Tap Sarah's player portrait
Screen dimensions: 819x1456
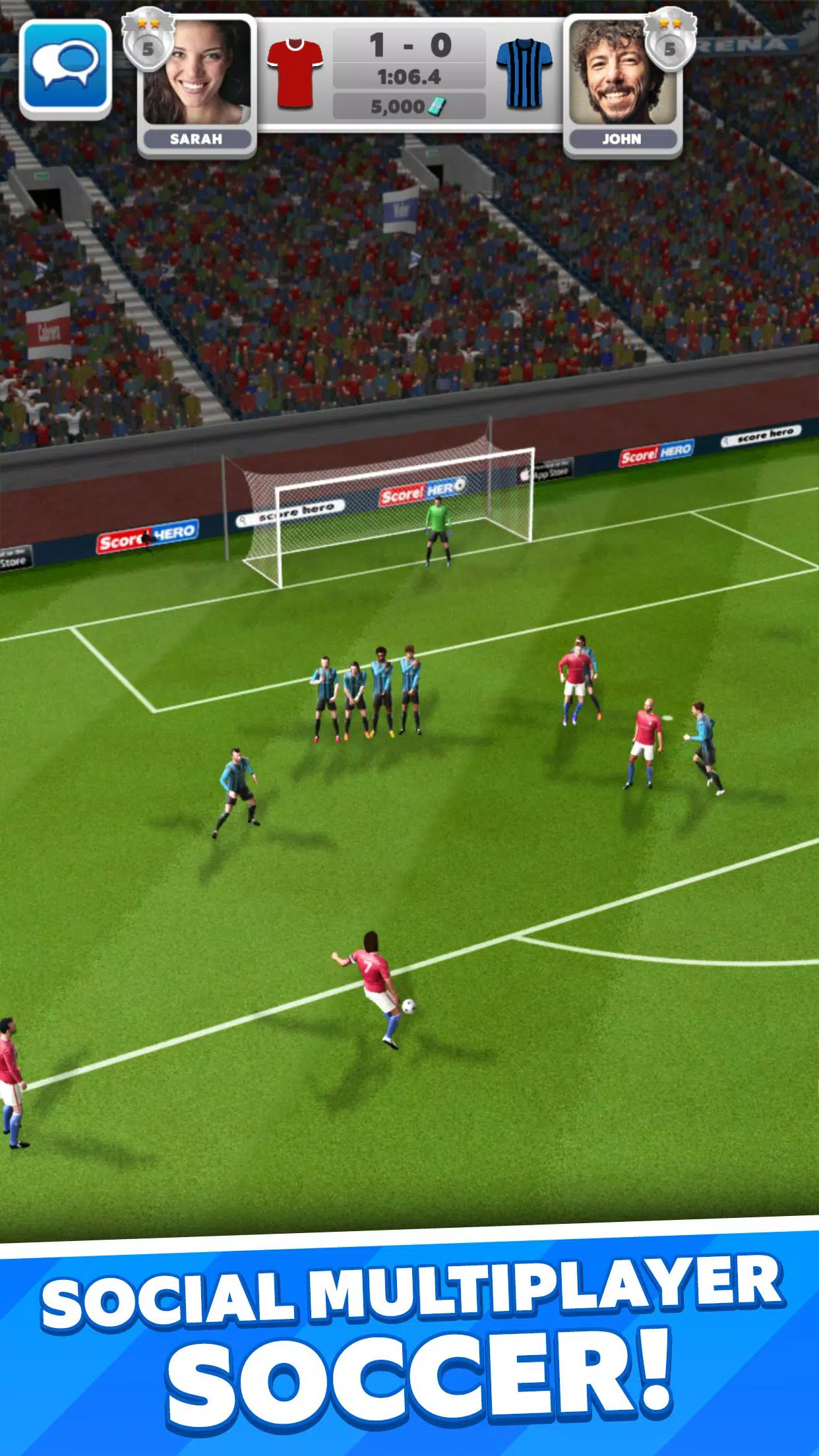pos(197,73)
